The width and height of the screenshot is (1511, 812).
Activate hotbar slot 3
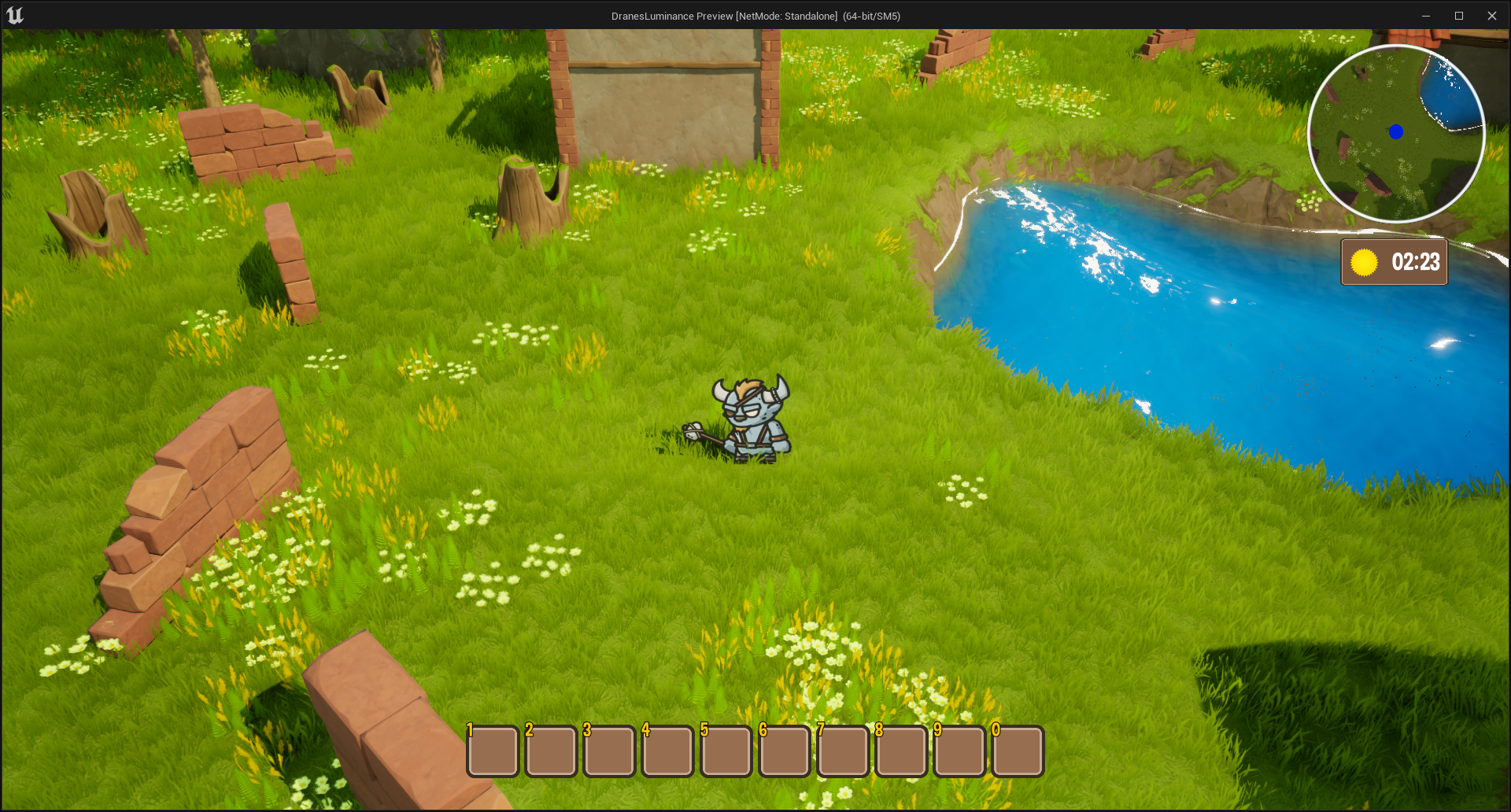(x=609, y=751)
